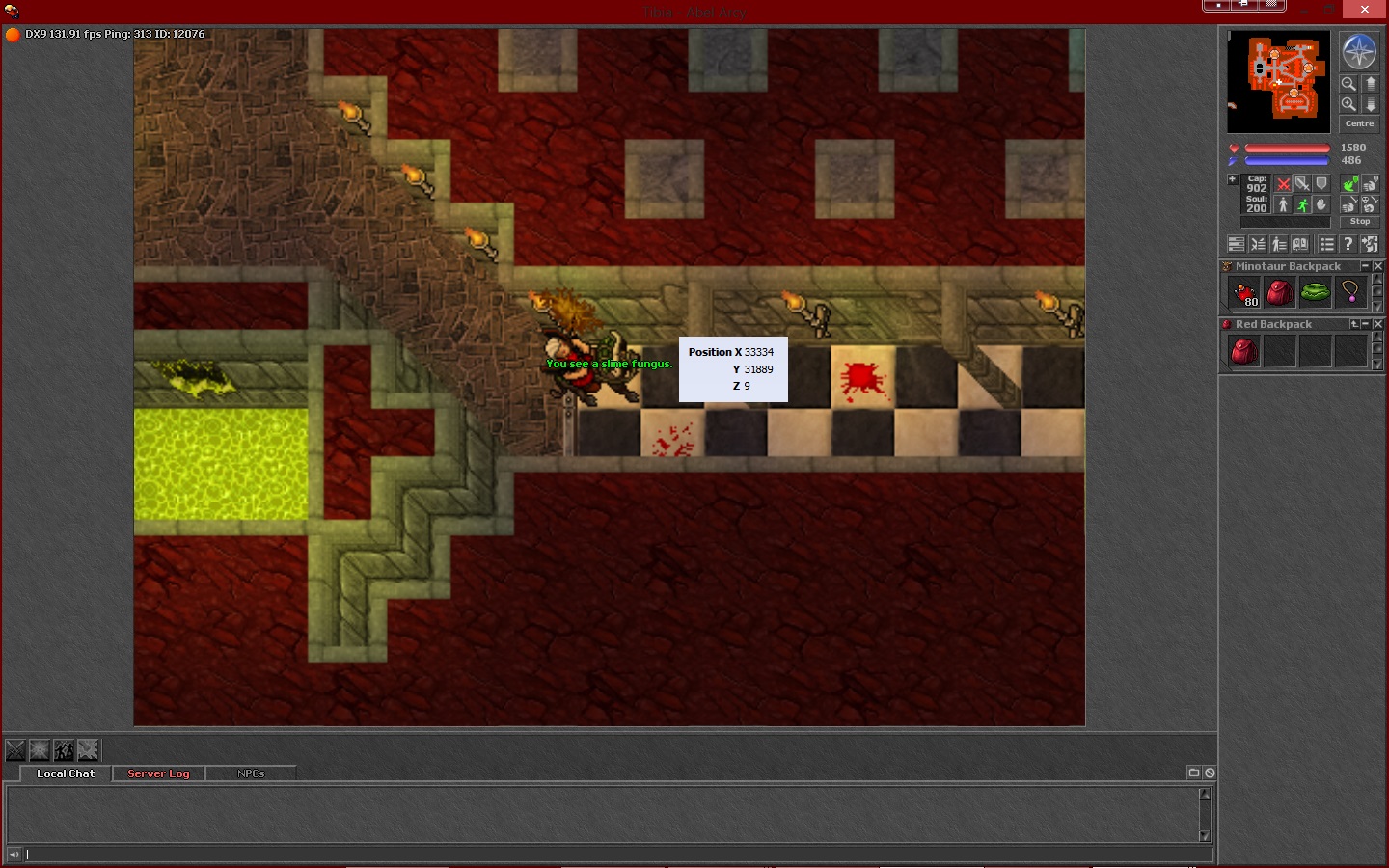Switch to the NPCs chat tab
This screenshot has width=1389, height=868.
pyautogui.click(x=251, y=773)
